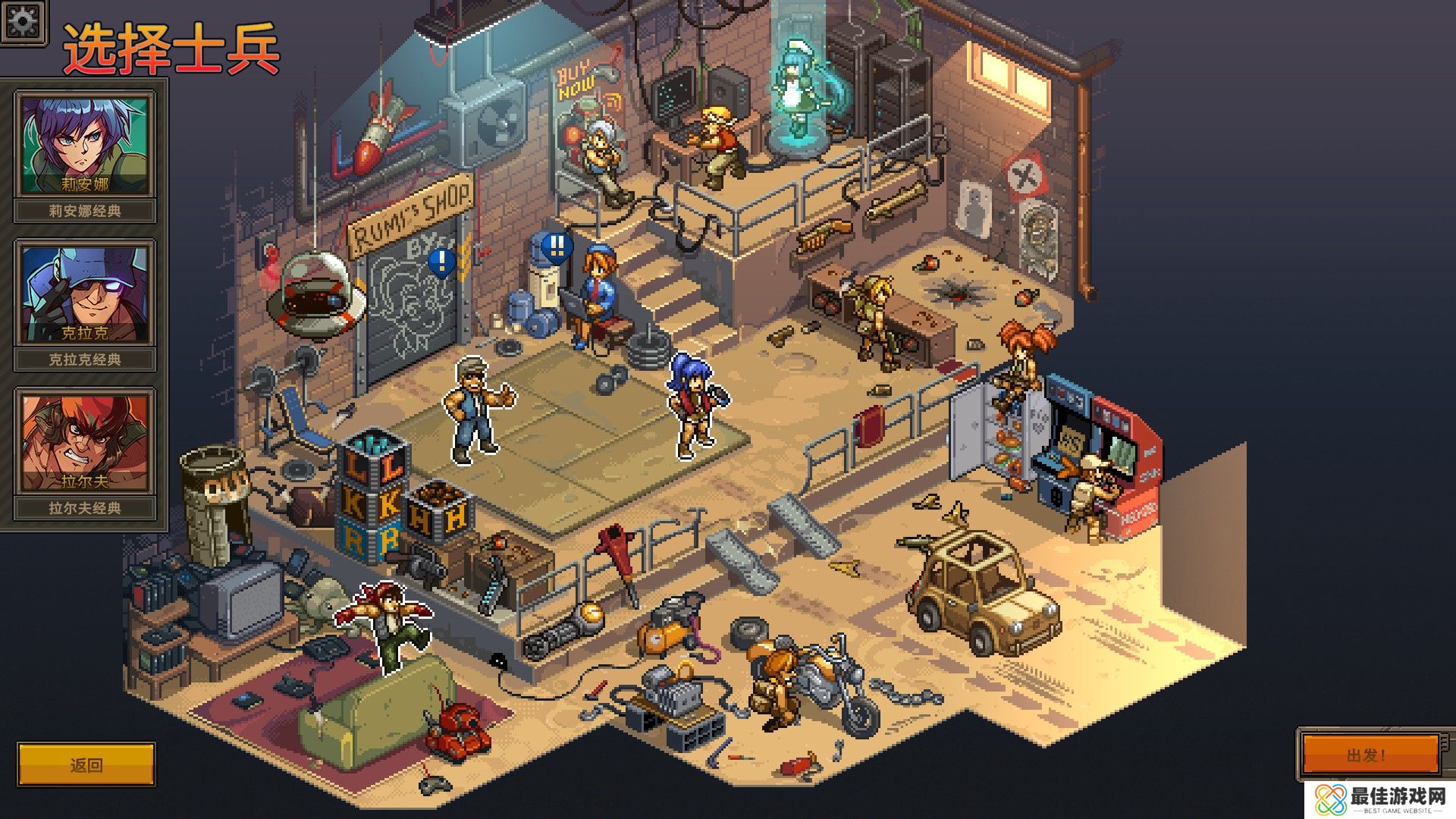Start the mission with 出发!
The height and width of the screenshot is (819, 1456).
click(x=1370, y=755)
